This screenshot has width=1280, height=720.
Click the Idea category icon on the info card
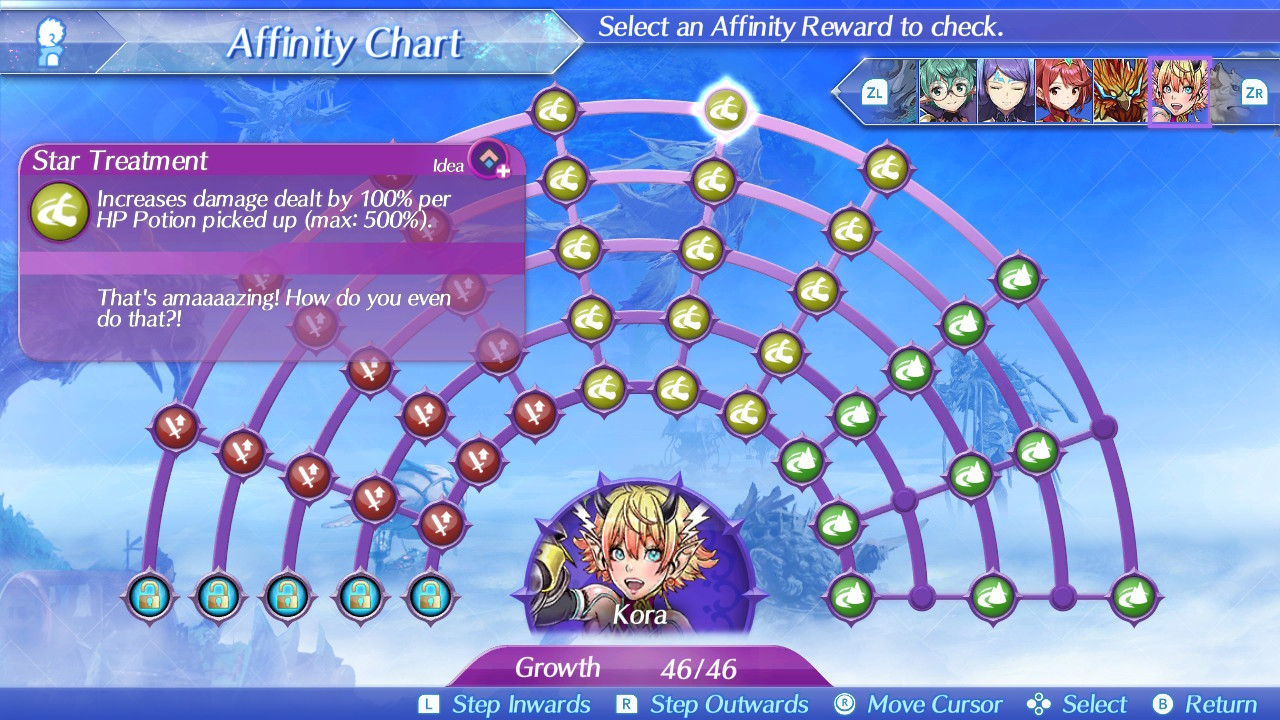coord(488,161)
